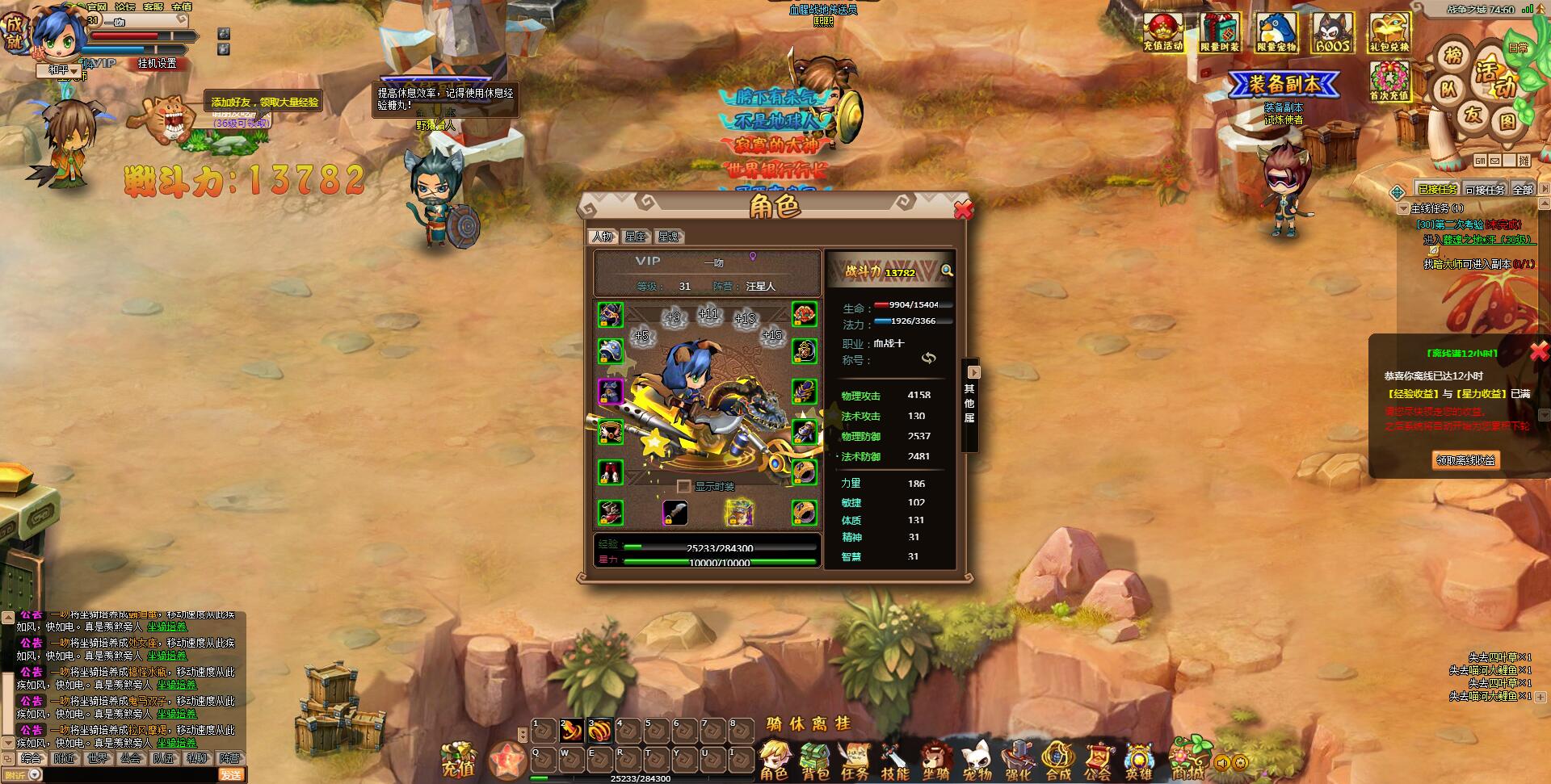The width and height of the screenshot is (1551, 784).
Task: Open the 商城 shop
Action: 1187,759
